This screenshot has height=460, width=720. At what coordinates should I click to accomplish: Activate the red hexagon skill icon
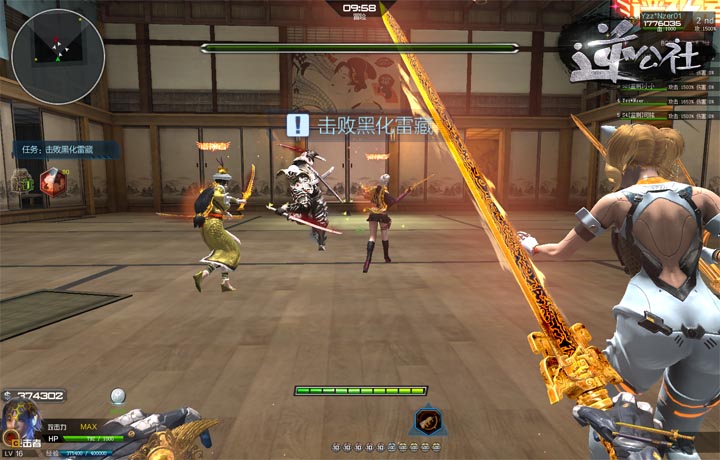[x=54, y=181]
